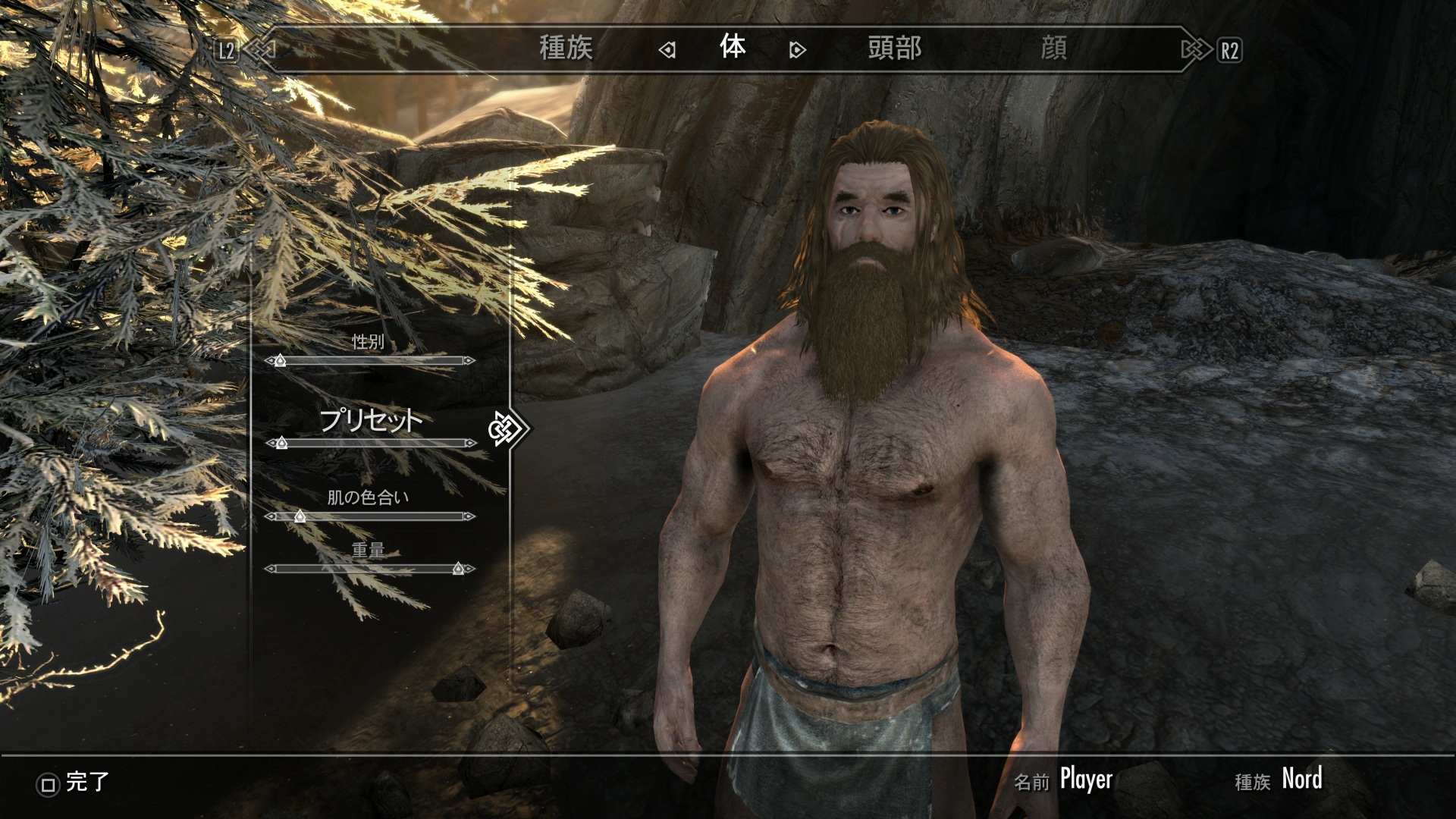
Task: Switch to the 種族 tab
Action: pos(566,49)
